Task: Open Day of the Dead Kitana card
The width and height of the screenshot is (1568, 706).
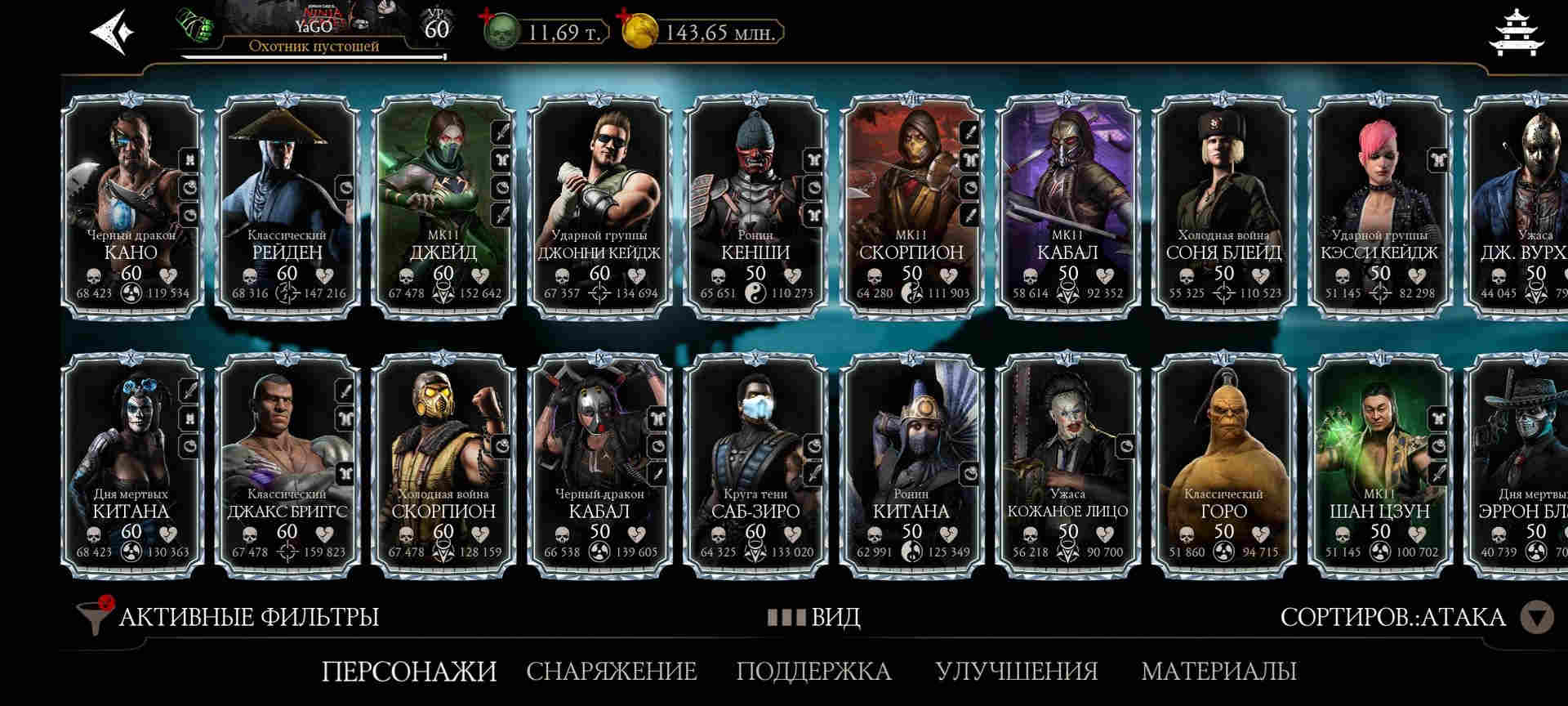Action: coord(131,464)
